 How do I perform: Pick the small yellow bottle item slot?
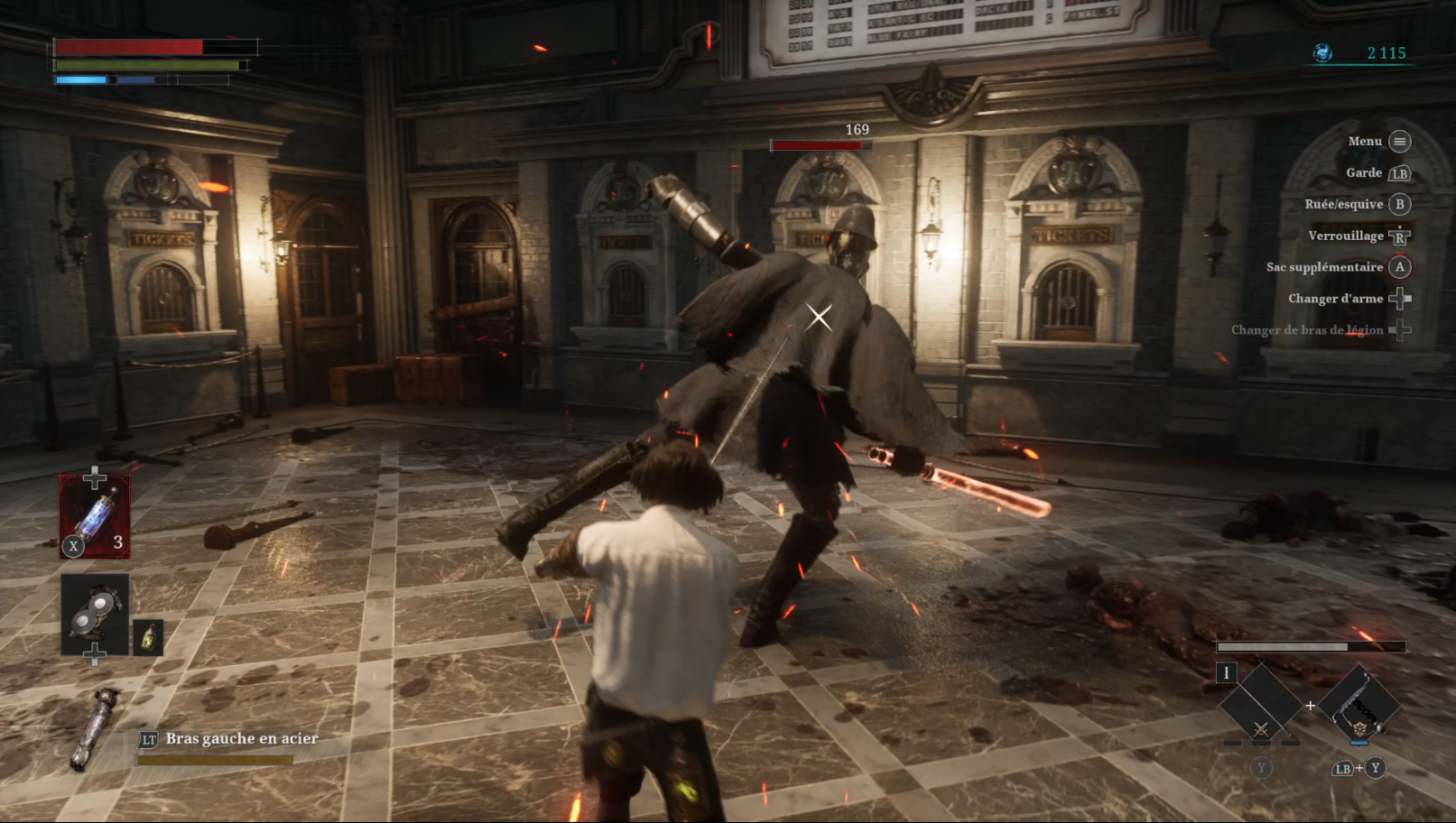click(x=148, y=637)
